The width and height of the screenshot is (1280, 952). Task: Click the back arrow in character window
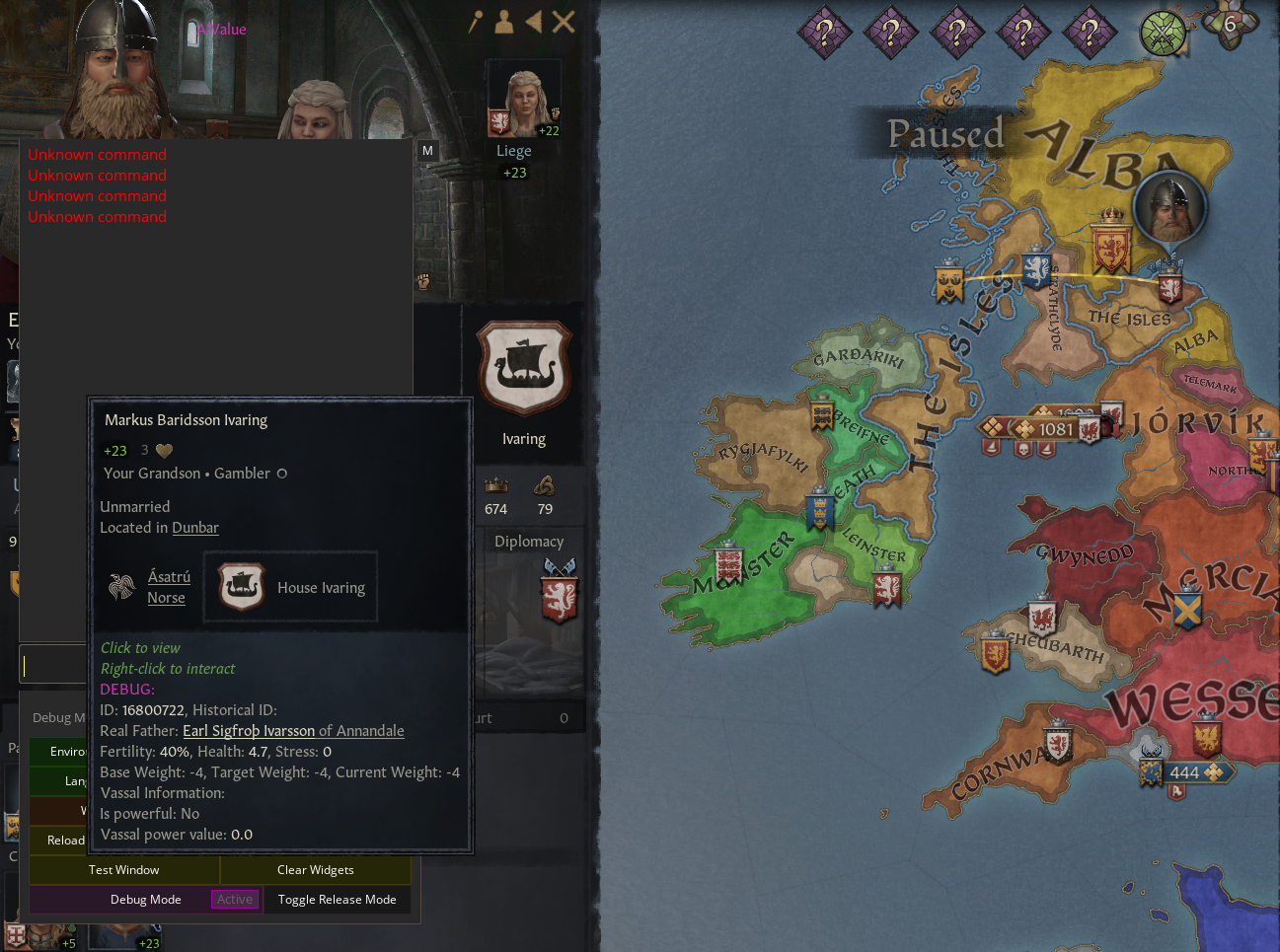point(534,22)
